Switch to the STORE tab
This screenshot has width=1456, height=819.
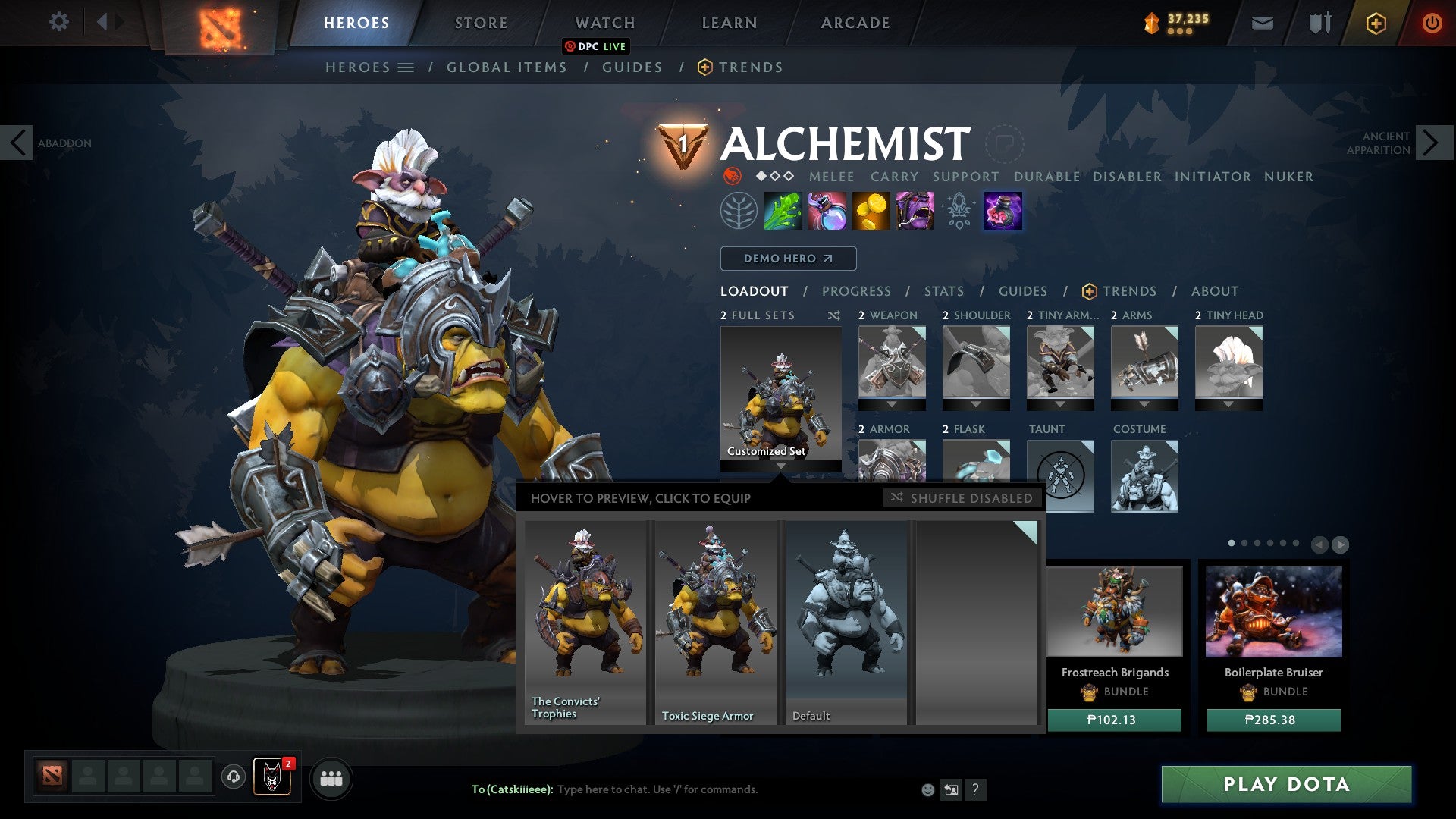pos(481,22)
